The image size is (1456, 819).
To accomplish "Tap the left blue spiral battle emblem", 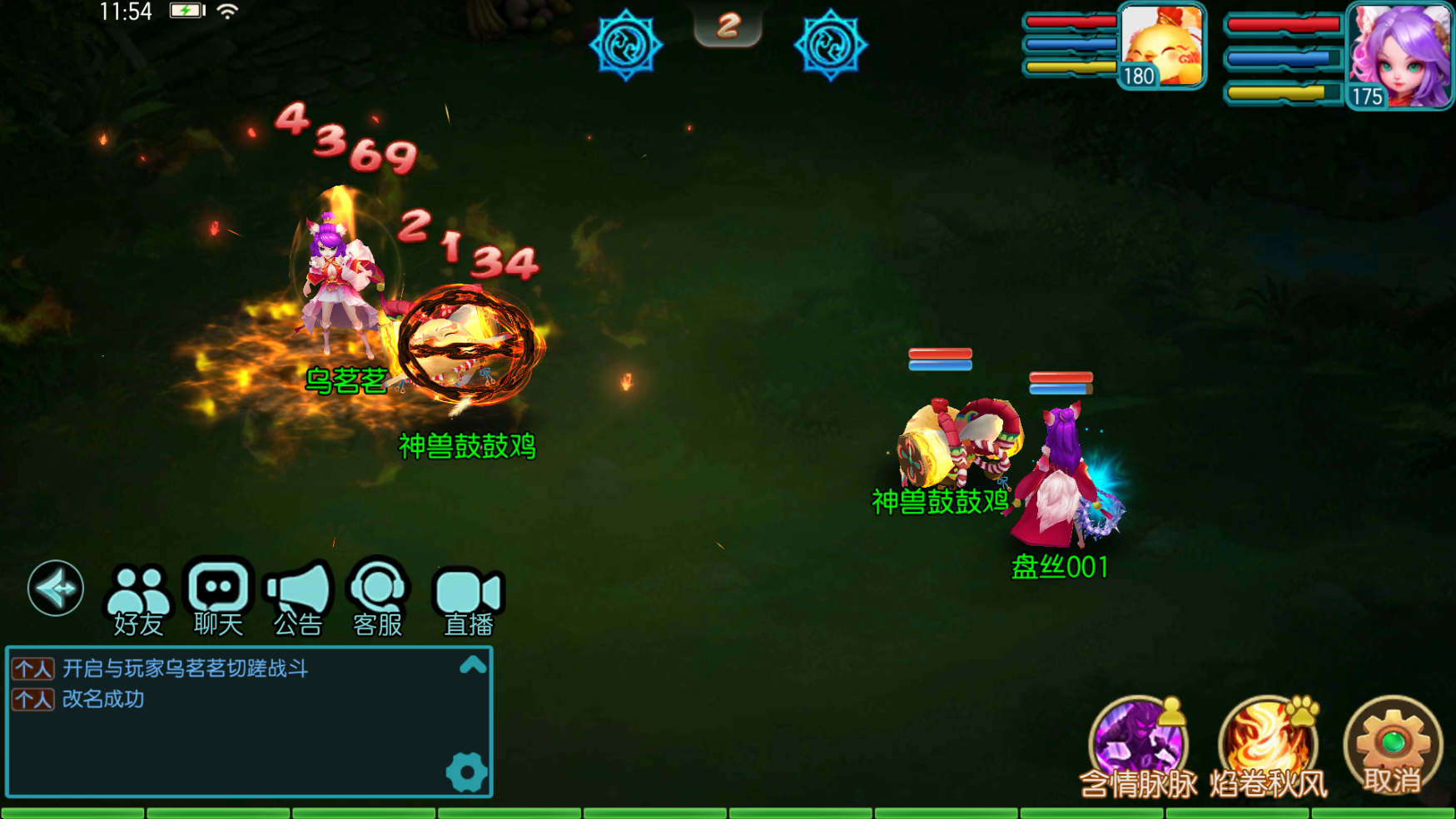I will 626,46.
